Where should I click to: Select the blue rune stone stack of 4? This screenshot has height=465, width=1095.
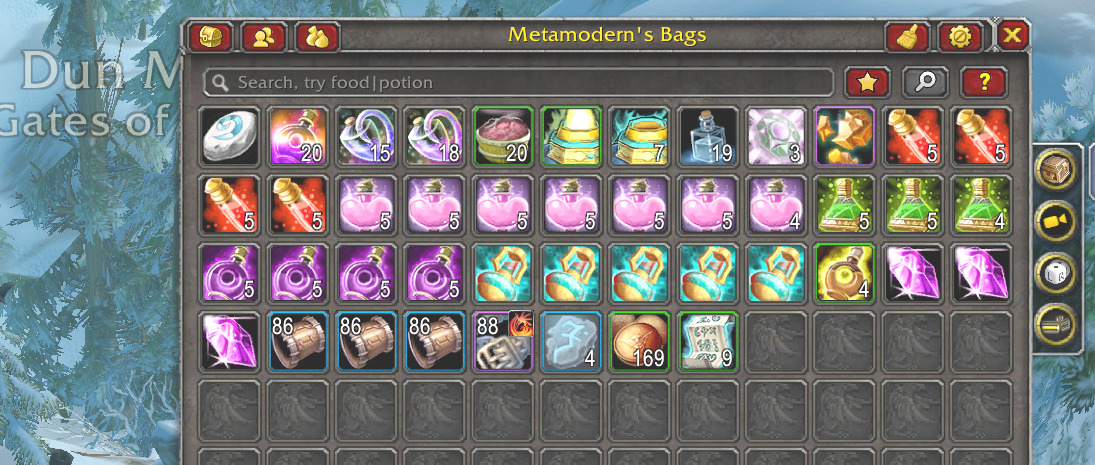571,341
